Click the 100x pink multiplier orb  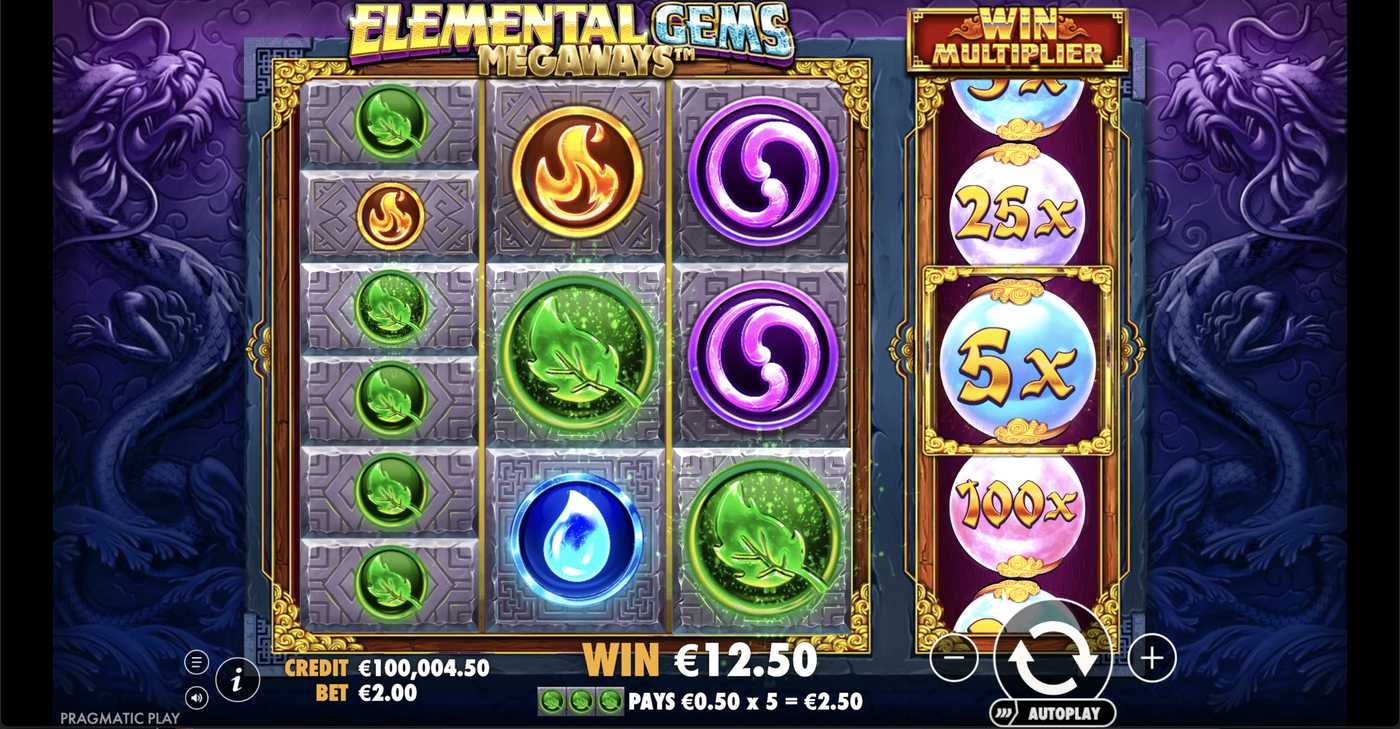click(1019, 508)
